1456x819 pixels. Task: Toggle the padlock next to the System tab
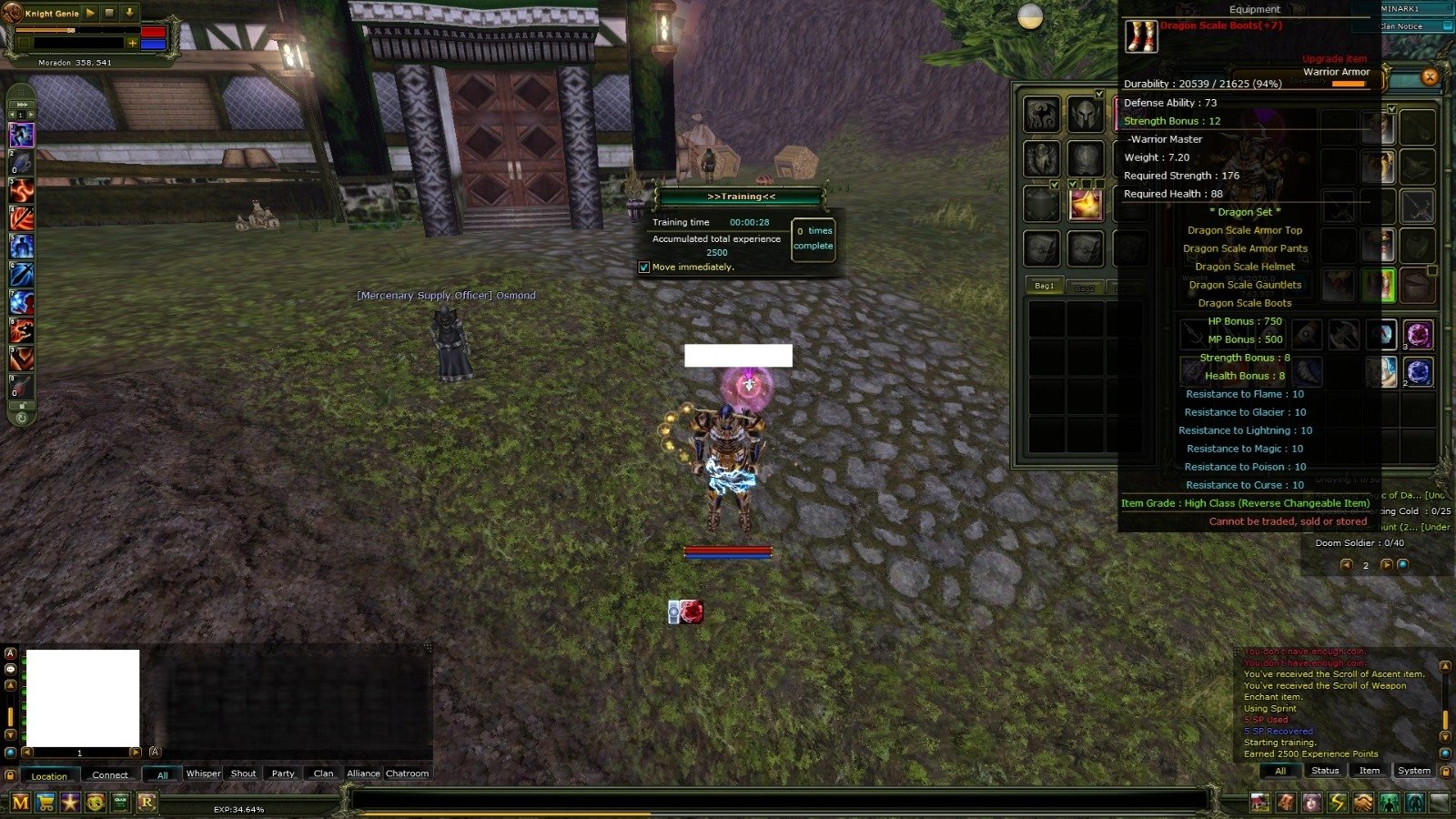pyautogui.click(x=1445, y=772)
